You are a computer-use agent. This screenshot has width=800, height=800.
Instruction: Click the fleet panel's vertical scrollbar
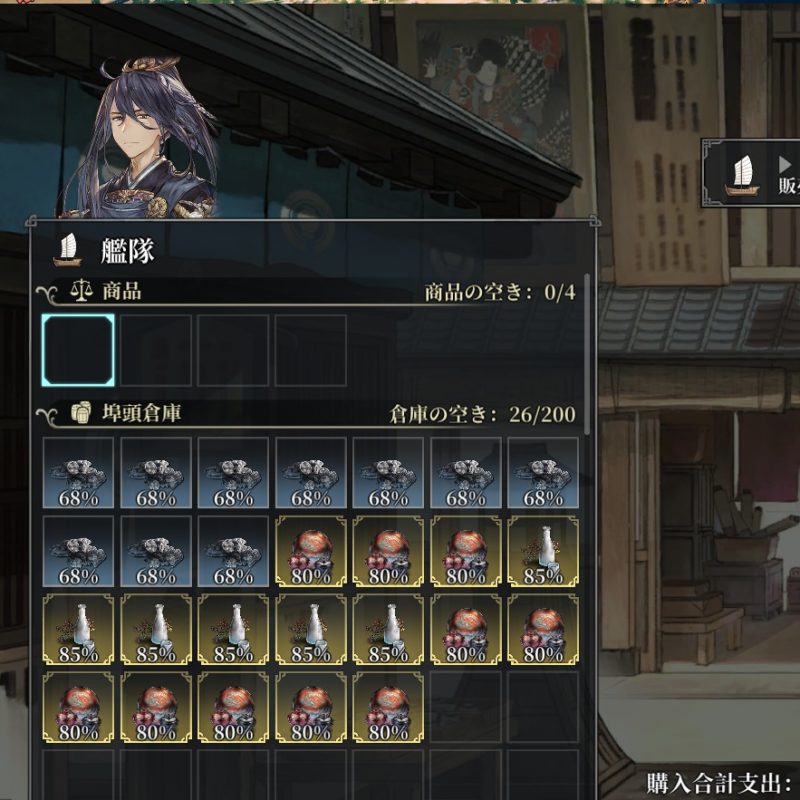pyautogui.click(x=587, y=350)
